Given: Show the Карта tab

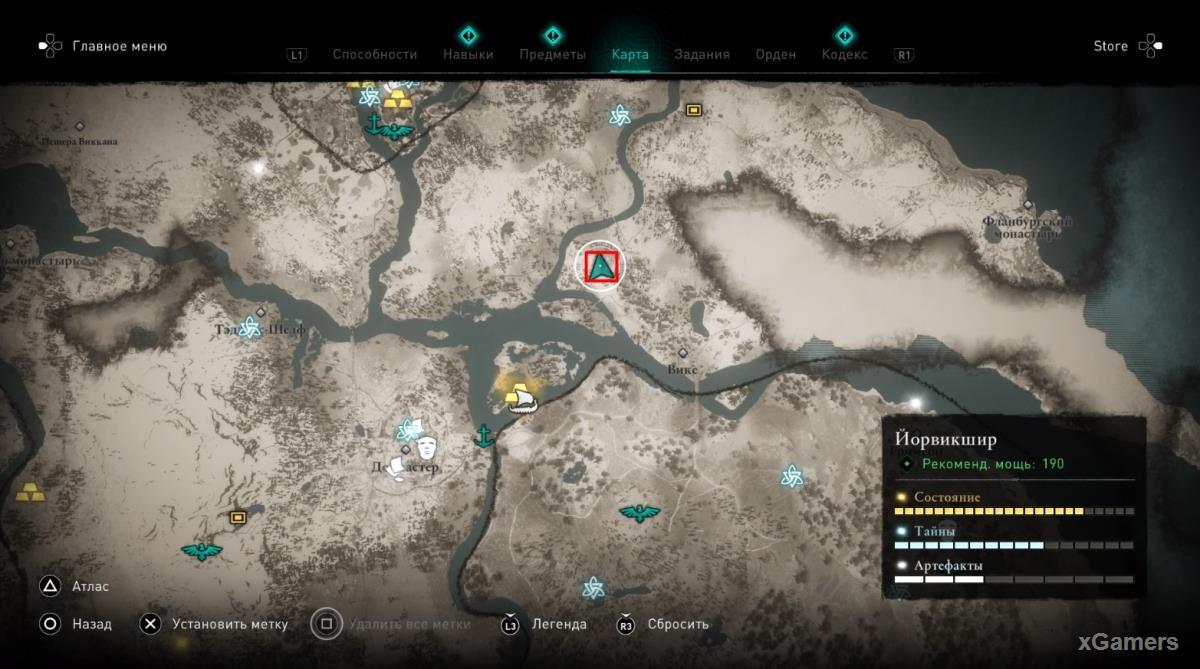Looking at the screenshot, I should (630, 55).
